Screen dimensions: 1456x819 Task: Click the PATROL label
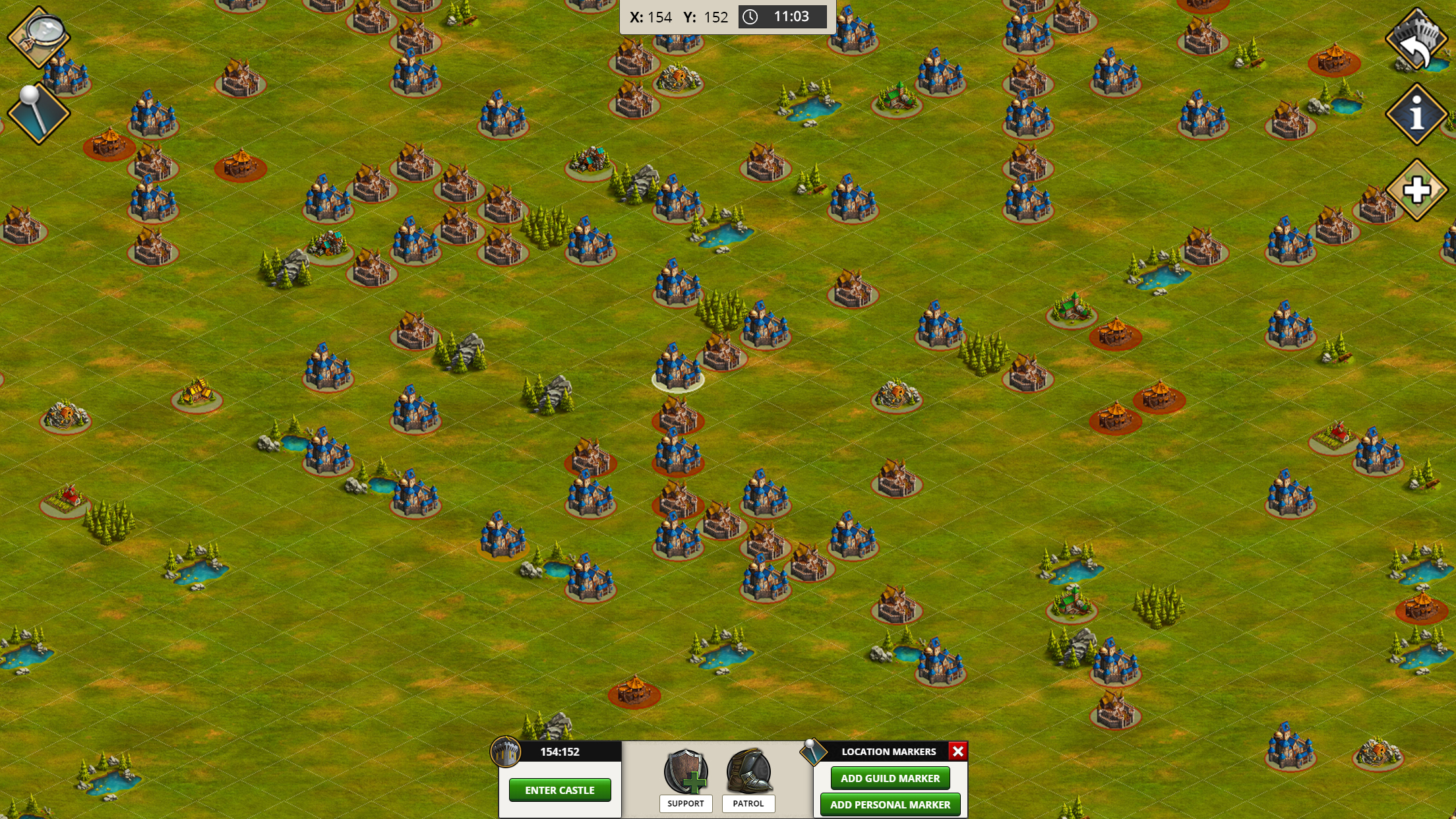(x=748, y=804)
